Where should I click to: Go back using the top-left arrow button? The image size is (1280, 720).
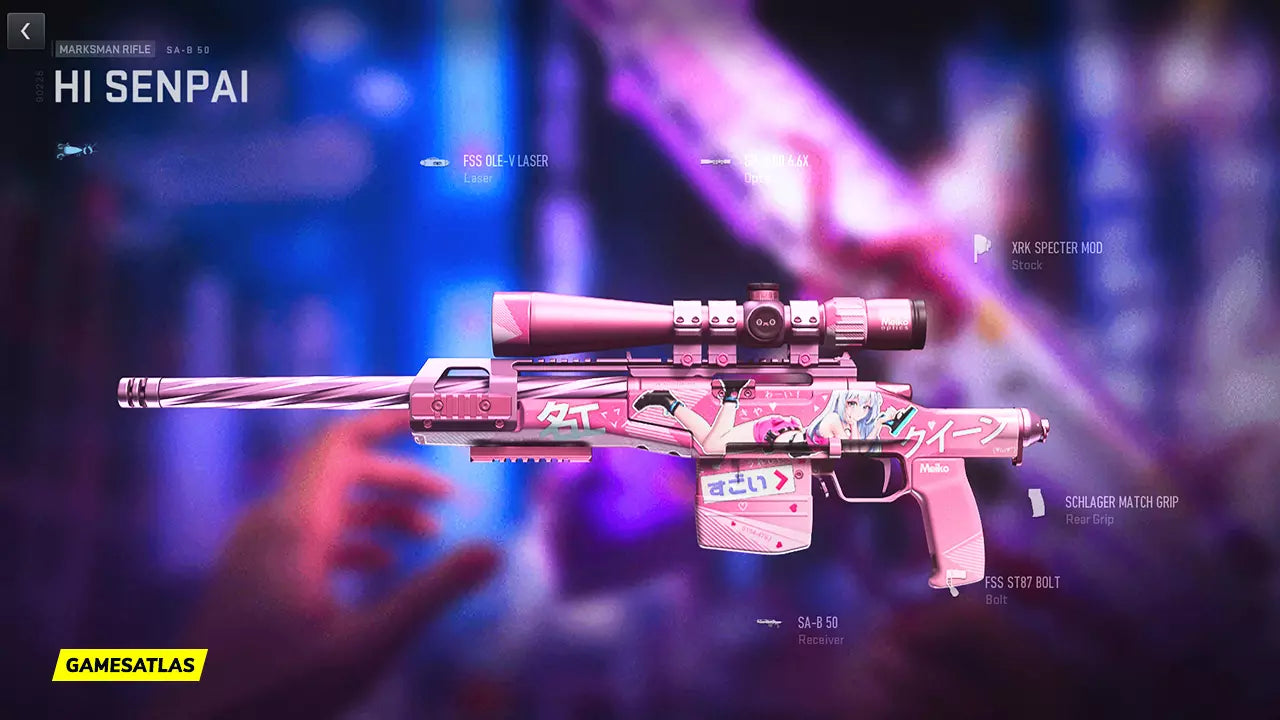coord(26,31)
